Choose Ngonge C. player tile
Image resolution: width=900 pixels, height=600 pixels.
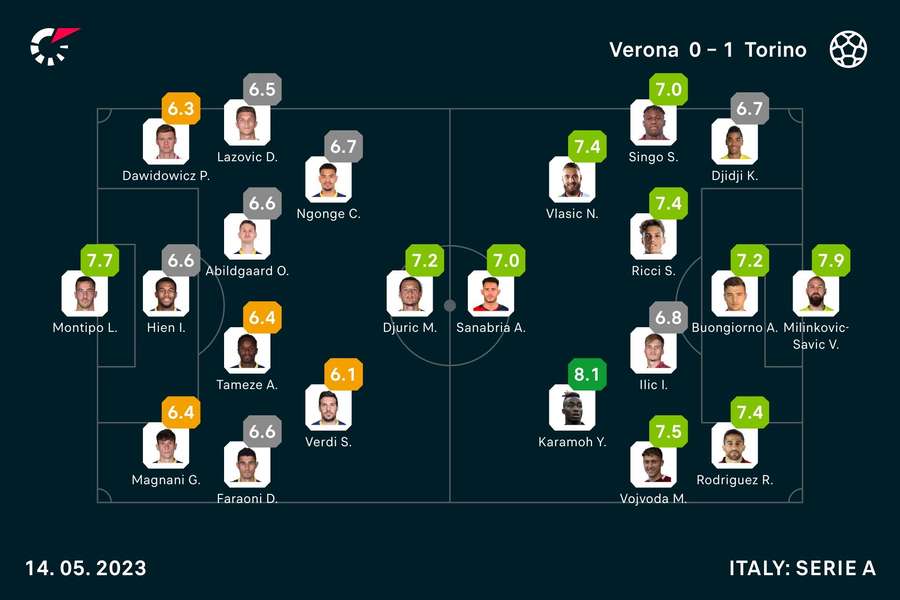[328, 179]
